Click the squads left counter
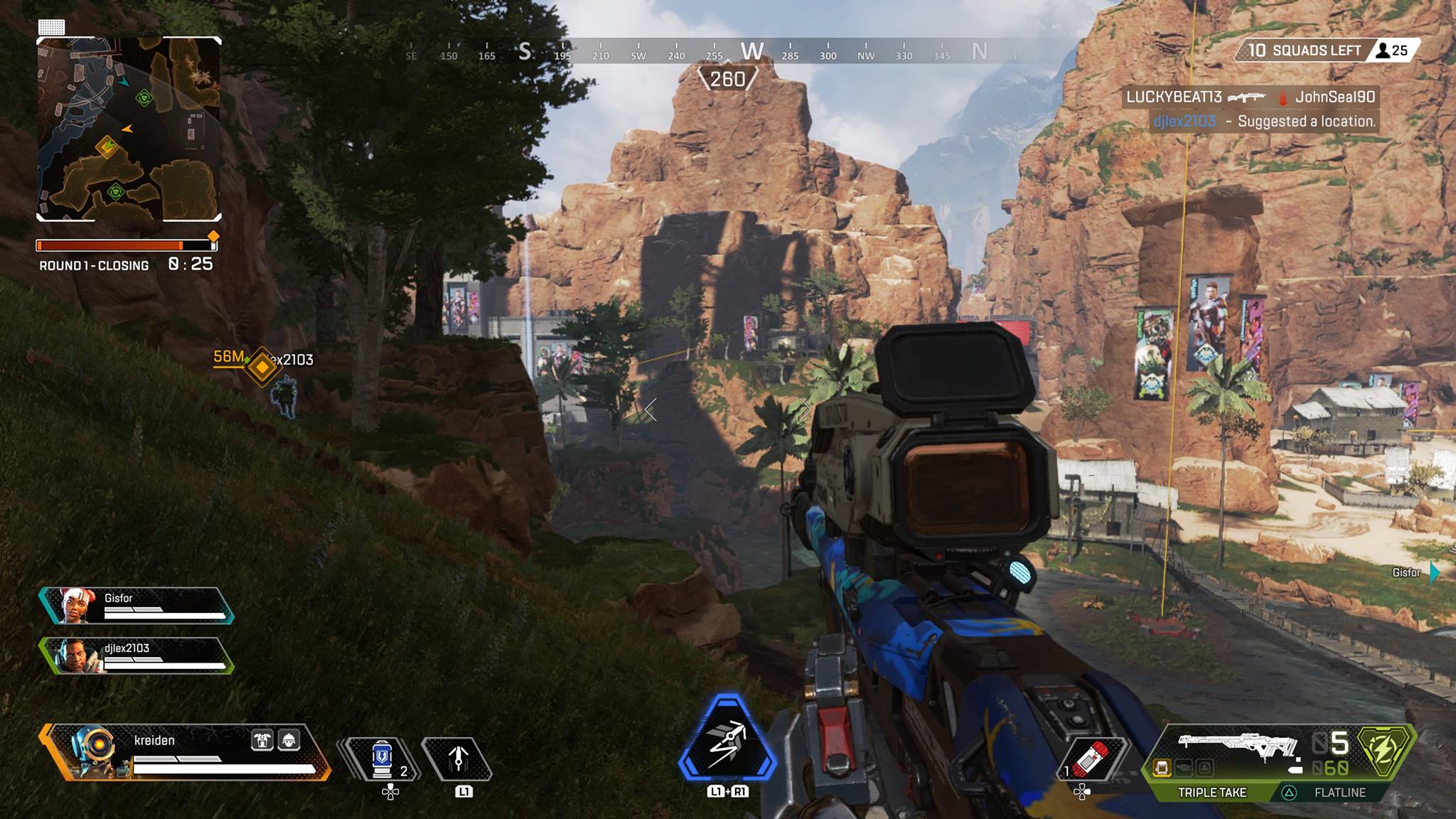Screen dimensions: 1456x819 coord(1305,50)
